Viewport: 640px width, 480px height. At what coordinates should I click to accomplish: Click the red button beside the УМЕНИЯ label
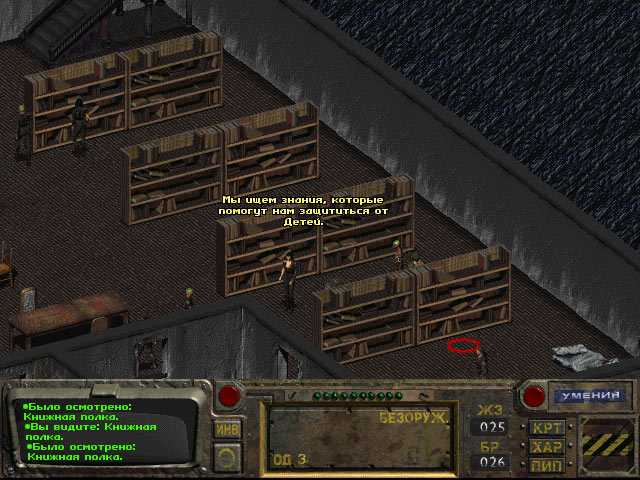[533, 395]
